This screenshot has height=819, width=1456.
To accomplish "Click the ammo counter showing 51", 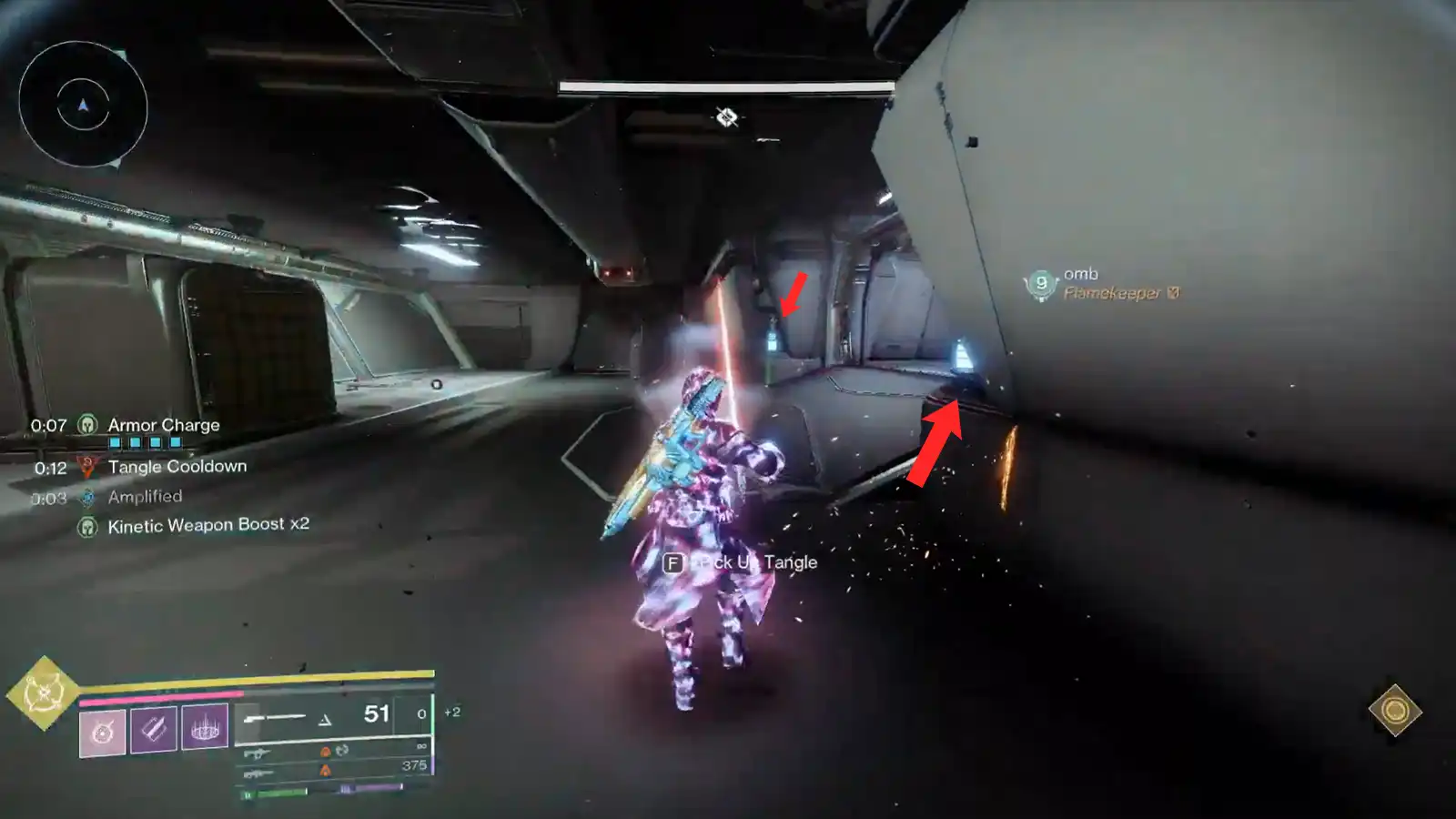I will click(376, 713).
